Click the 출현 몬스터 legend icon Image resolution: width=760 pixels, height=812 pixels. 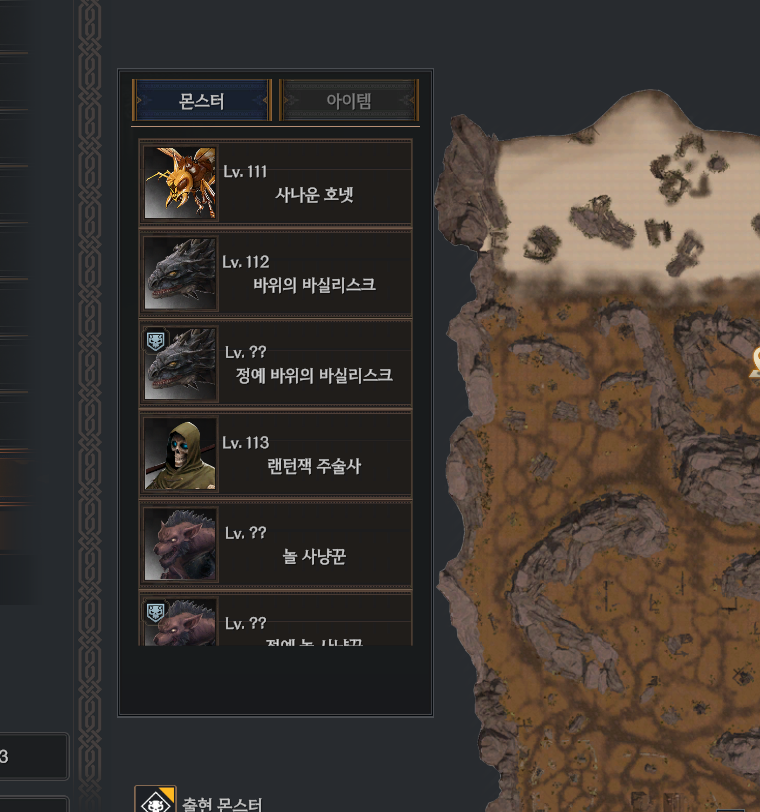(x=155, y=801)
